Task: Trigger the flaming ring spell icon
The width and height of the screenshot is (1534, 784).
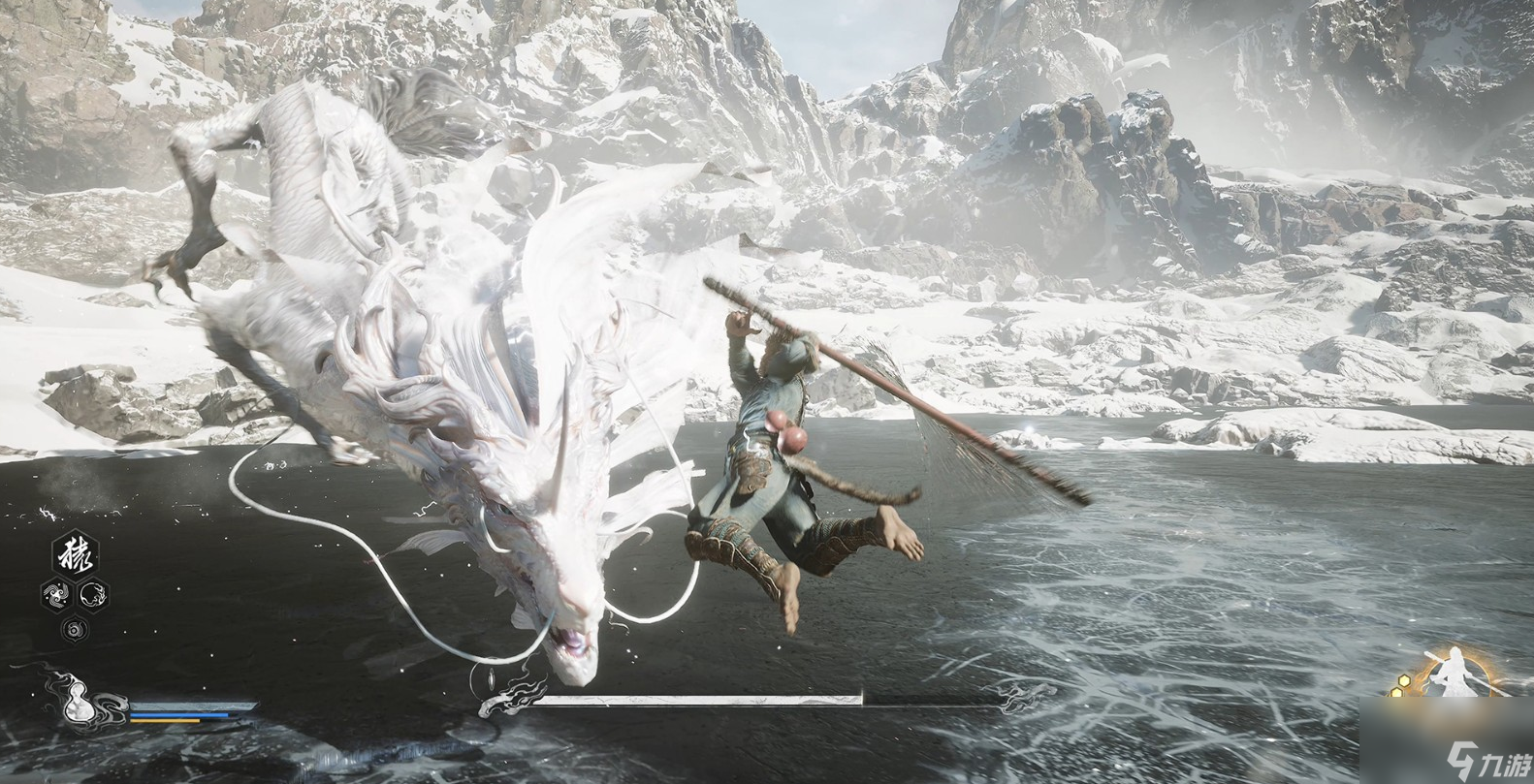Action: (x=93, y=594)
